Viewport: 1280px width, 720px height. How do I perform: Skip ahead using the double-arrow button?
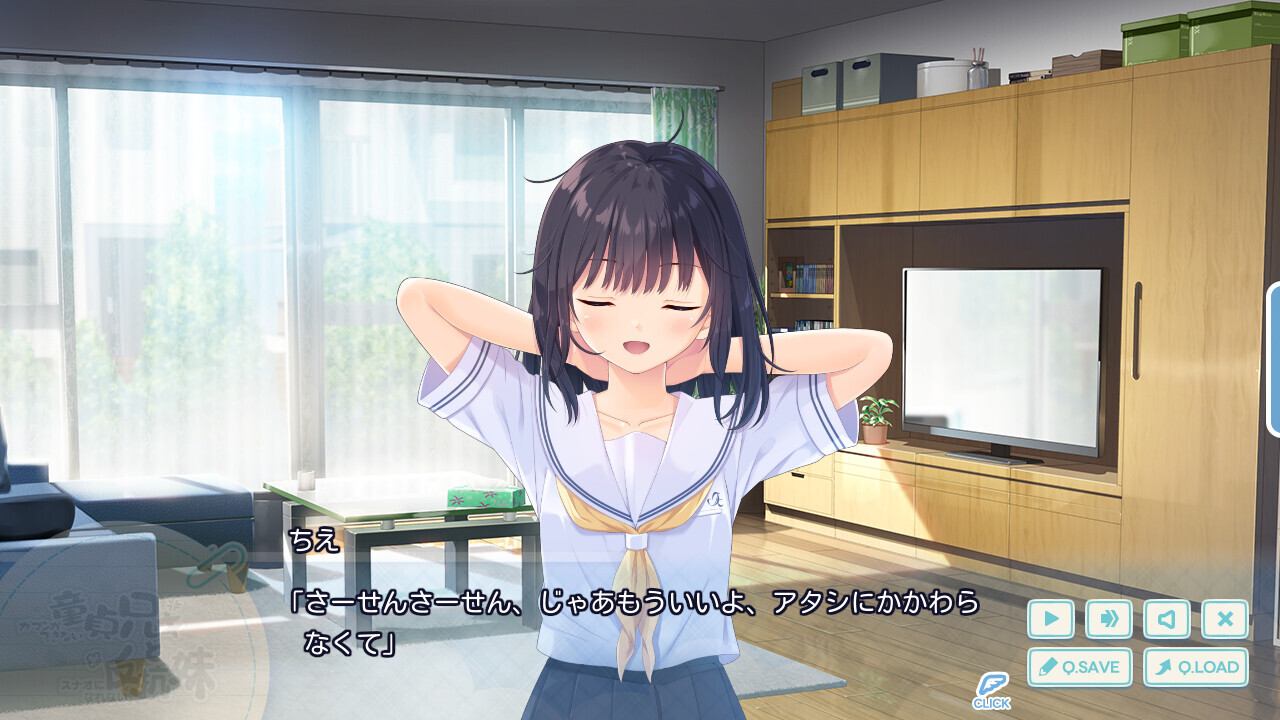[x=1108, y=619]
